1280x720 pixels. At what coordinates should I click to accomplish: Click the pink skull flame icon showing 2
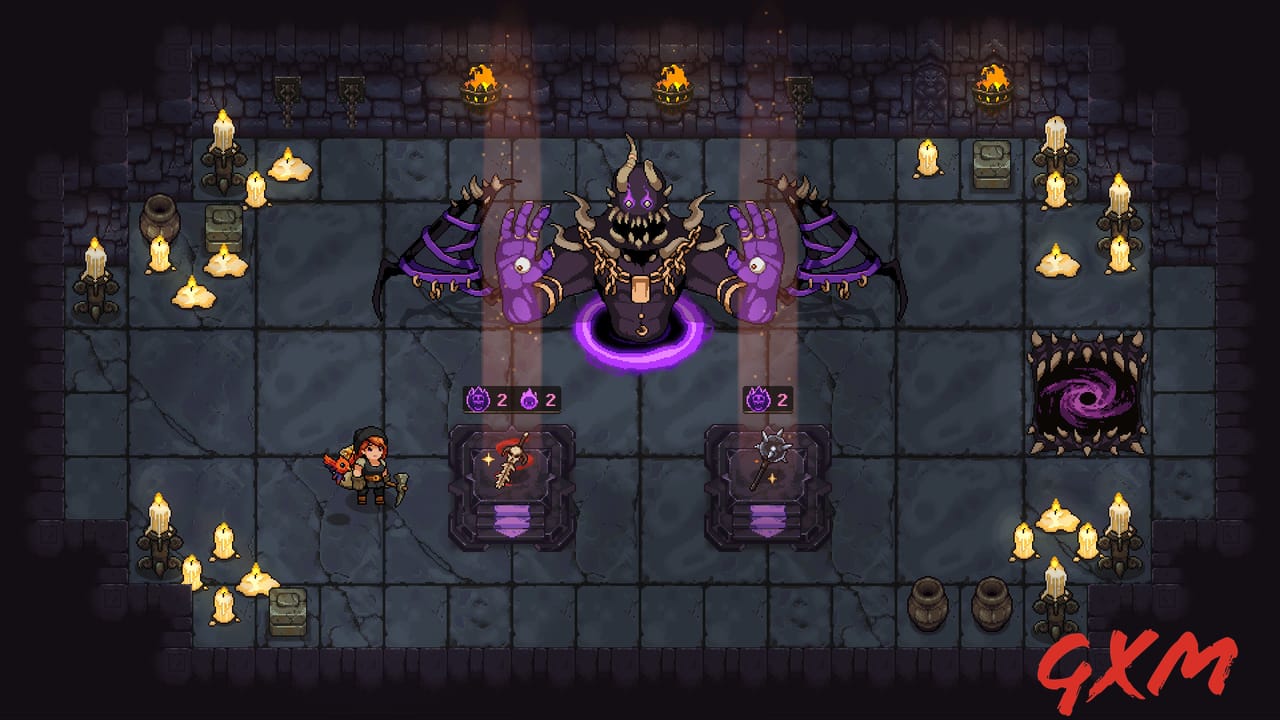tap(528, 397)
